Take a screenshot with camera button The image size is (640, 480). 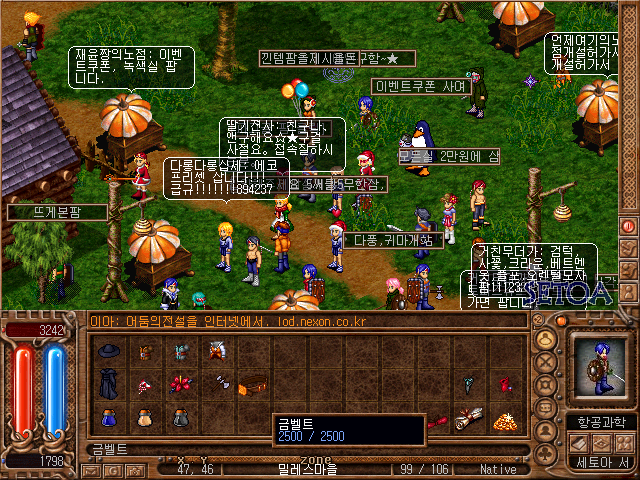point(137,469)
